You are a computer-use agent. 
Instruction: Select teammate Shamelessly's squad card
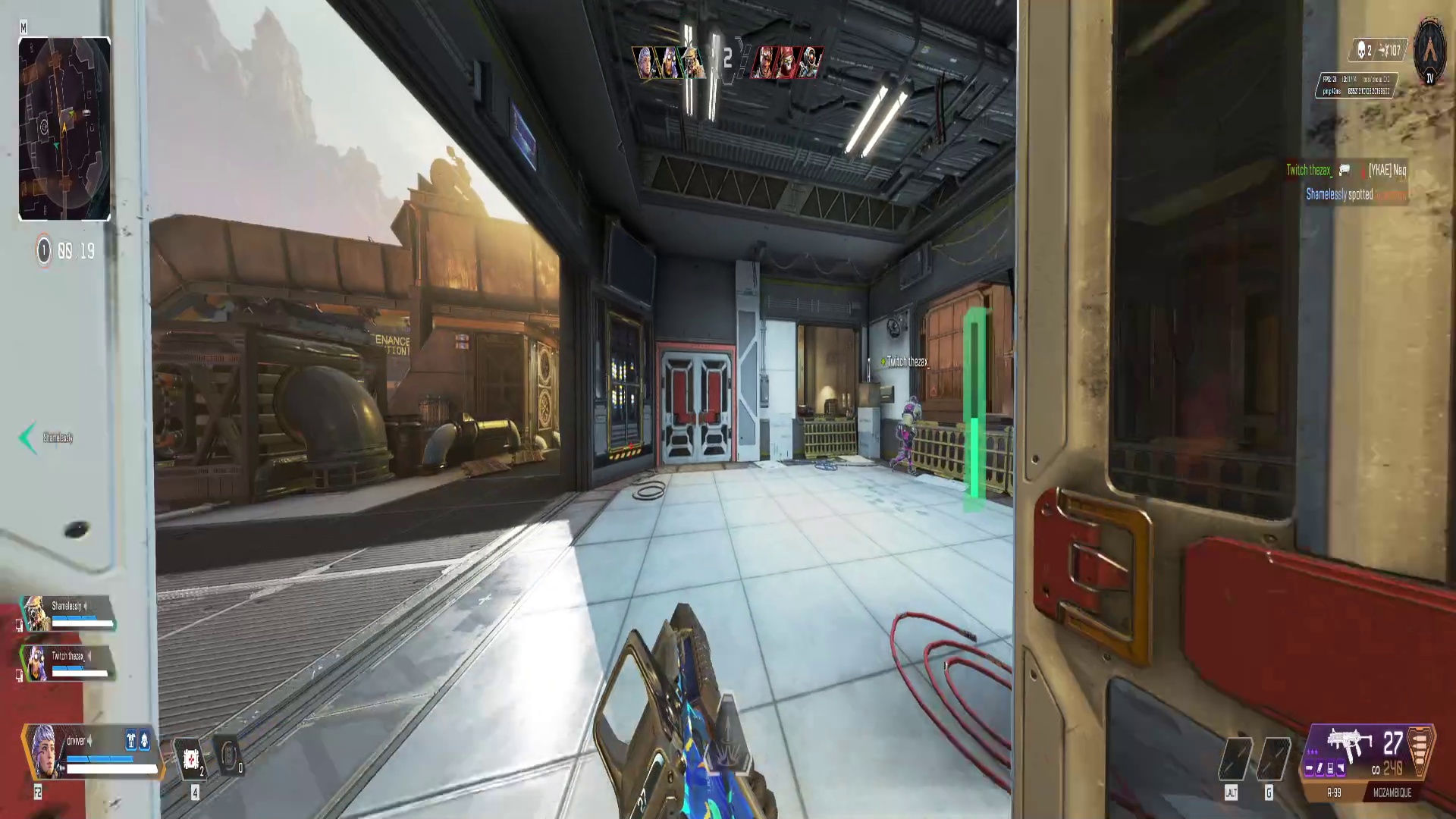click(x=67, y=613)
